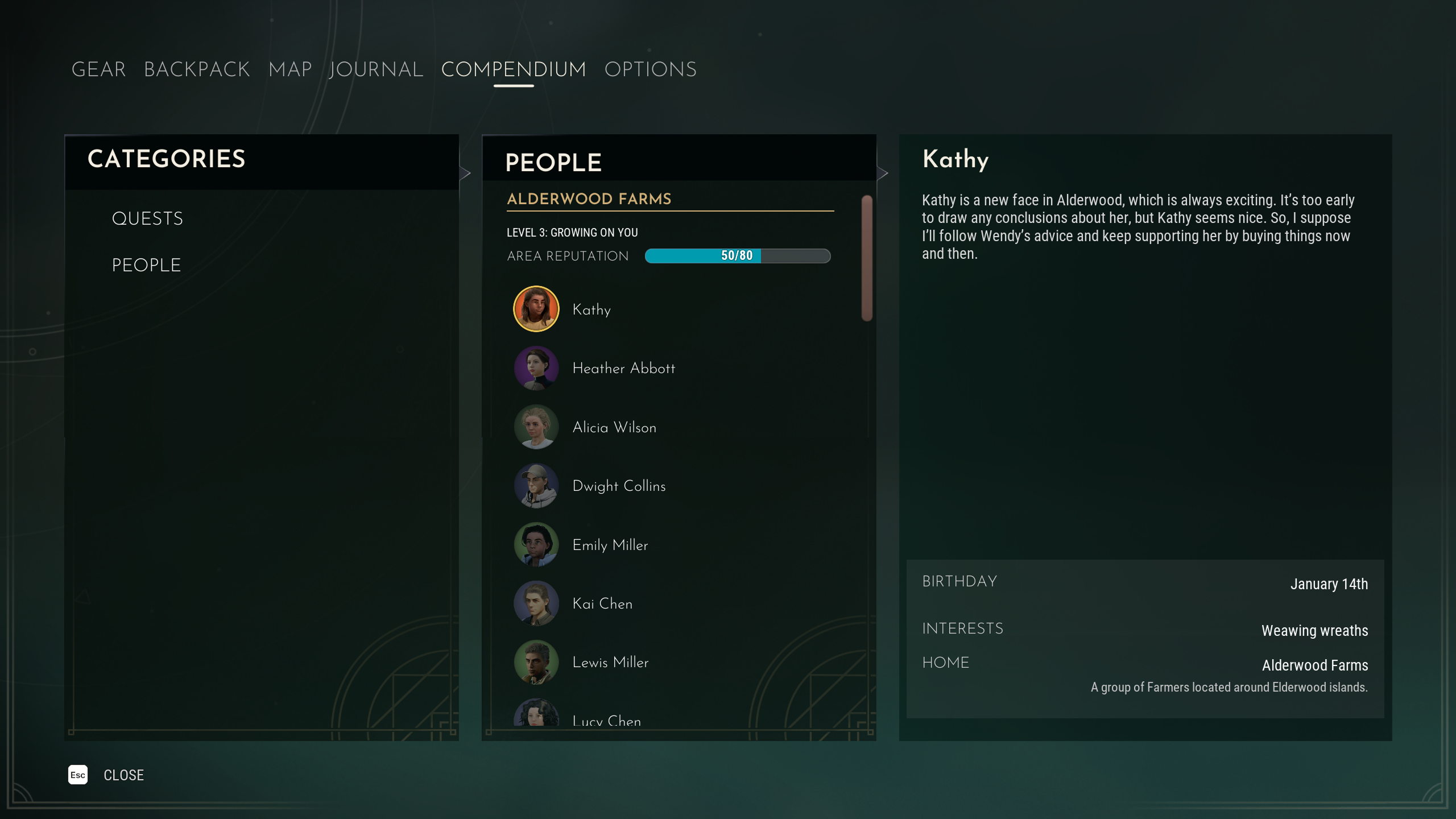Show the Map tab
1456x819 pixels.
click(x=290, y=69)
